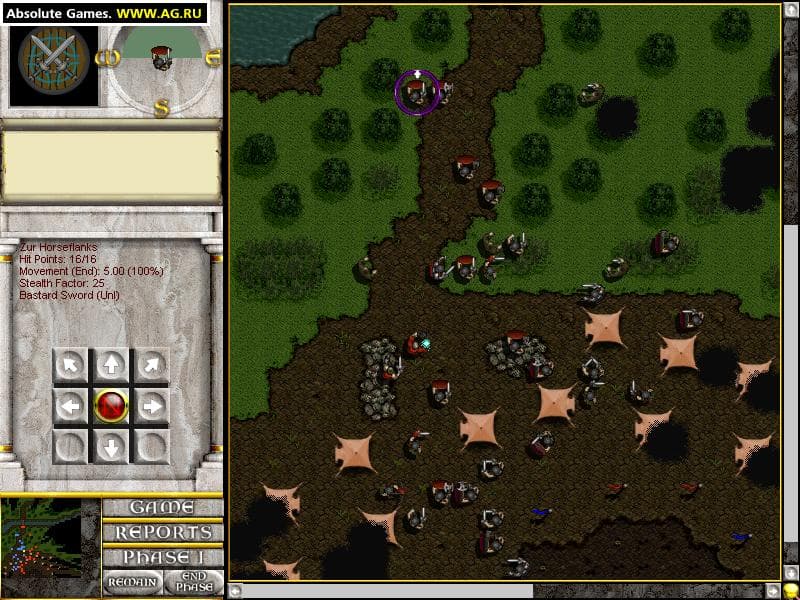Click the horizontal scrollbar right arrow
Image resolution: width=800 pixels, height=600 pixels.
click(x=773, y=590)
